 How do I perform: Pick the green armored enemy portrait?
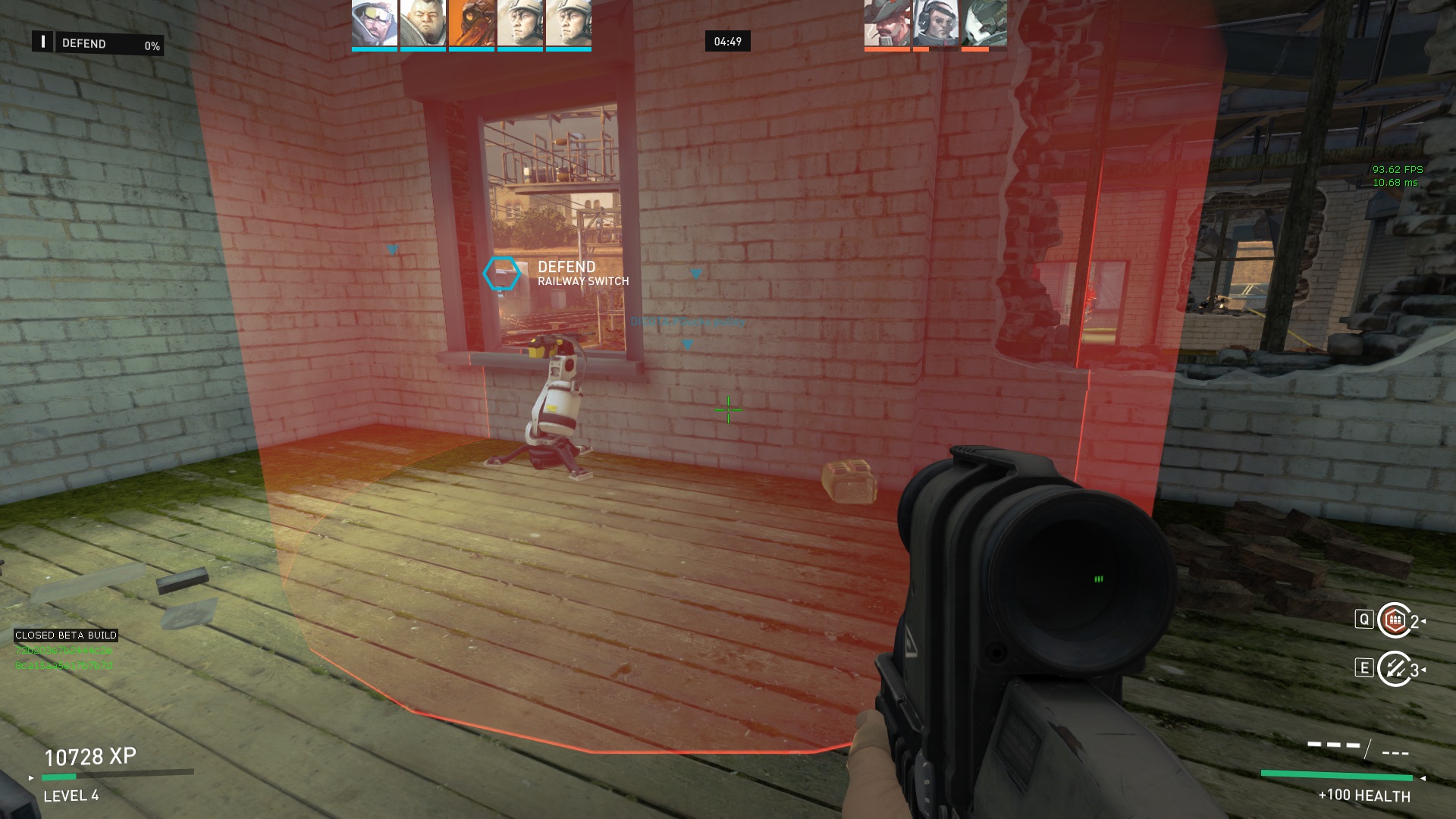tap(984, 23)
